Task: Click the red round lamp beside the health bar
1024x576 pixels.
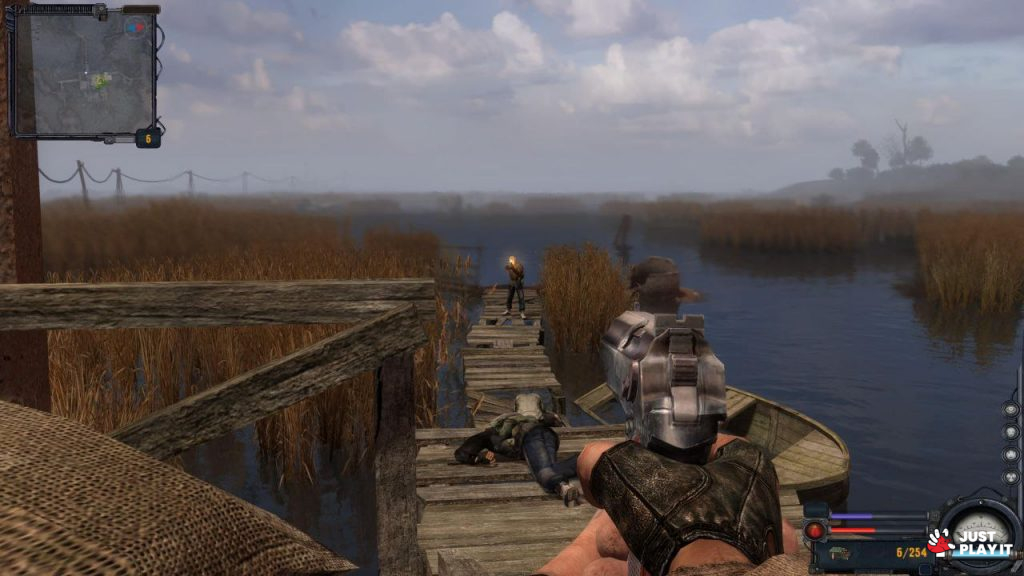Action: pos(816,530)
